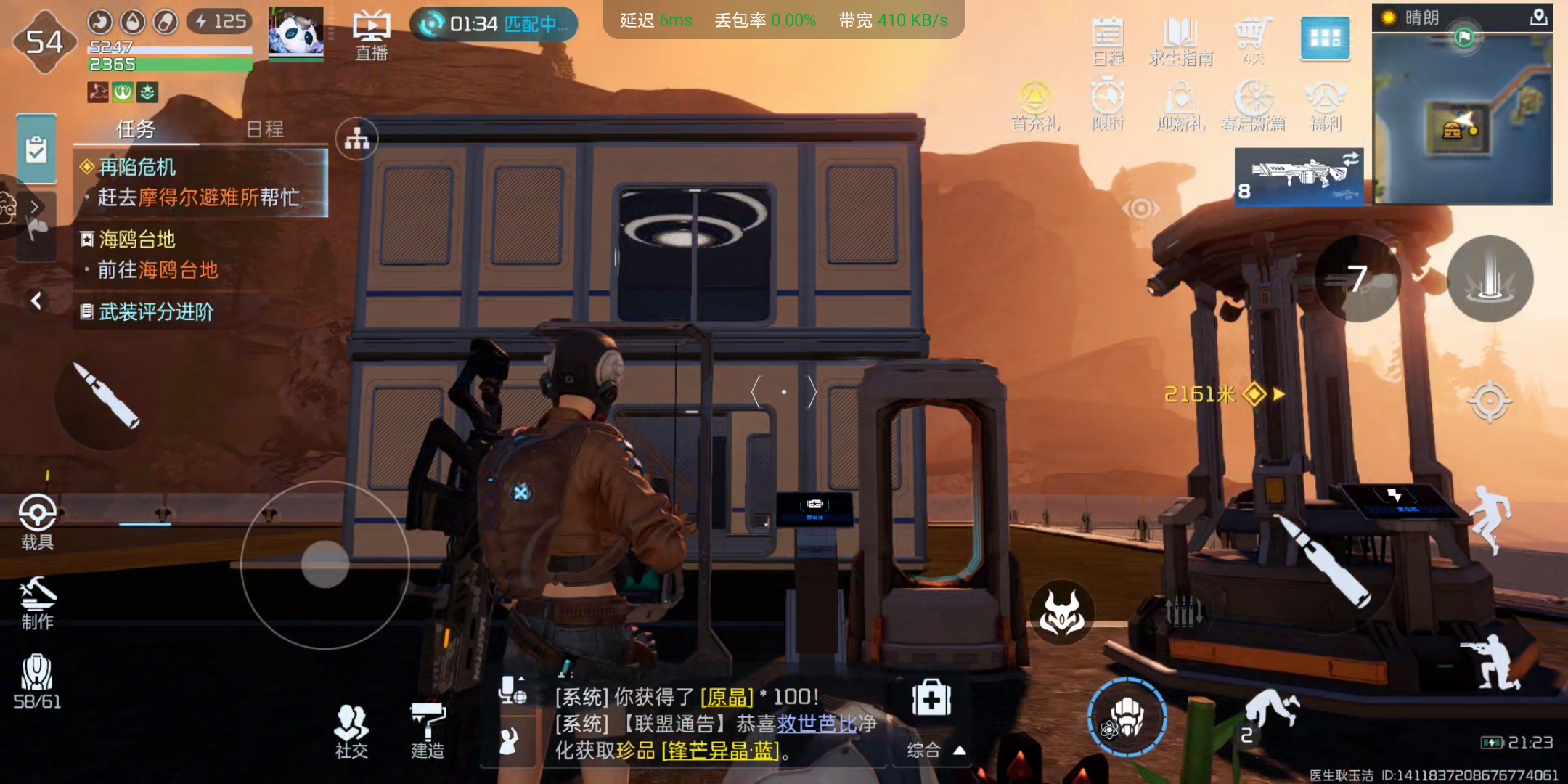Viewport: 1568px width, 784px height.
Task: Tap the jump button with running figure
Action: coord(1490,519)
